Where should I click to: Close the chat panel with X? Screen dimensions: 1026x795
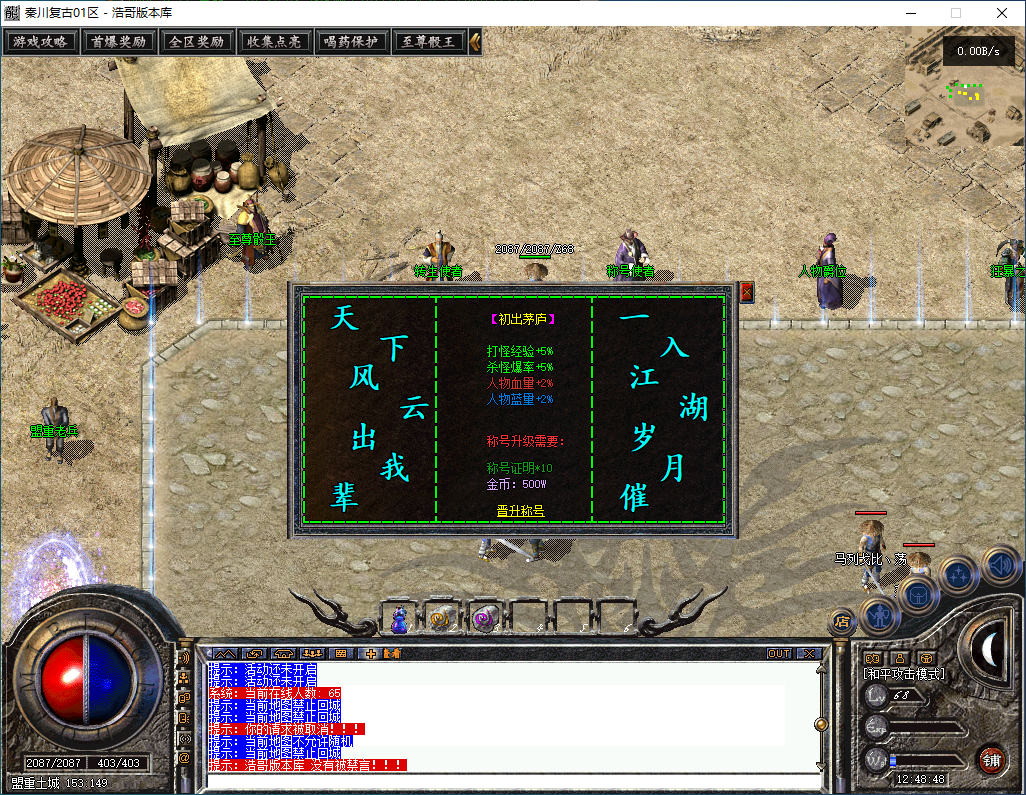coord(808,653)
